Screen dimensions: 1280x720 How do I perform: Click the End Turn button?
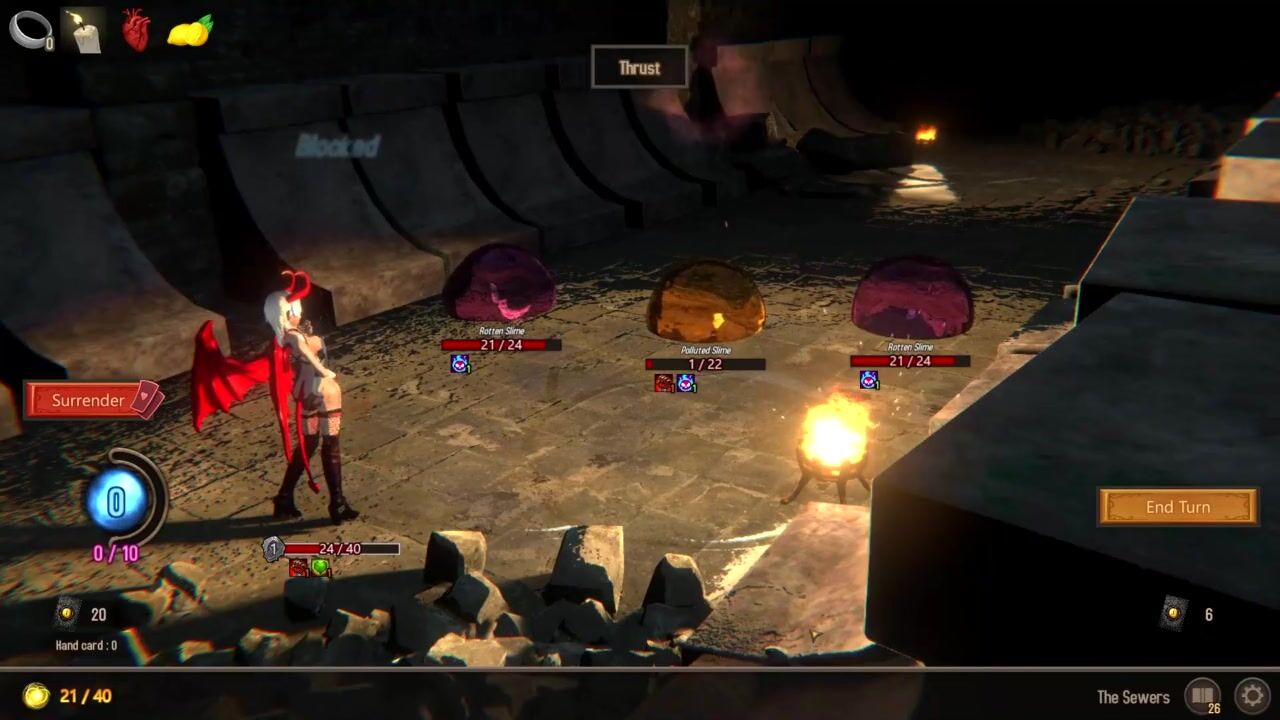point(1177,507)
